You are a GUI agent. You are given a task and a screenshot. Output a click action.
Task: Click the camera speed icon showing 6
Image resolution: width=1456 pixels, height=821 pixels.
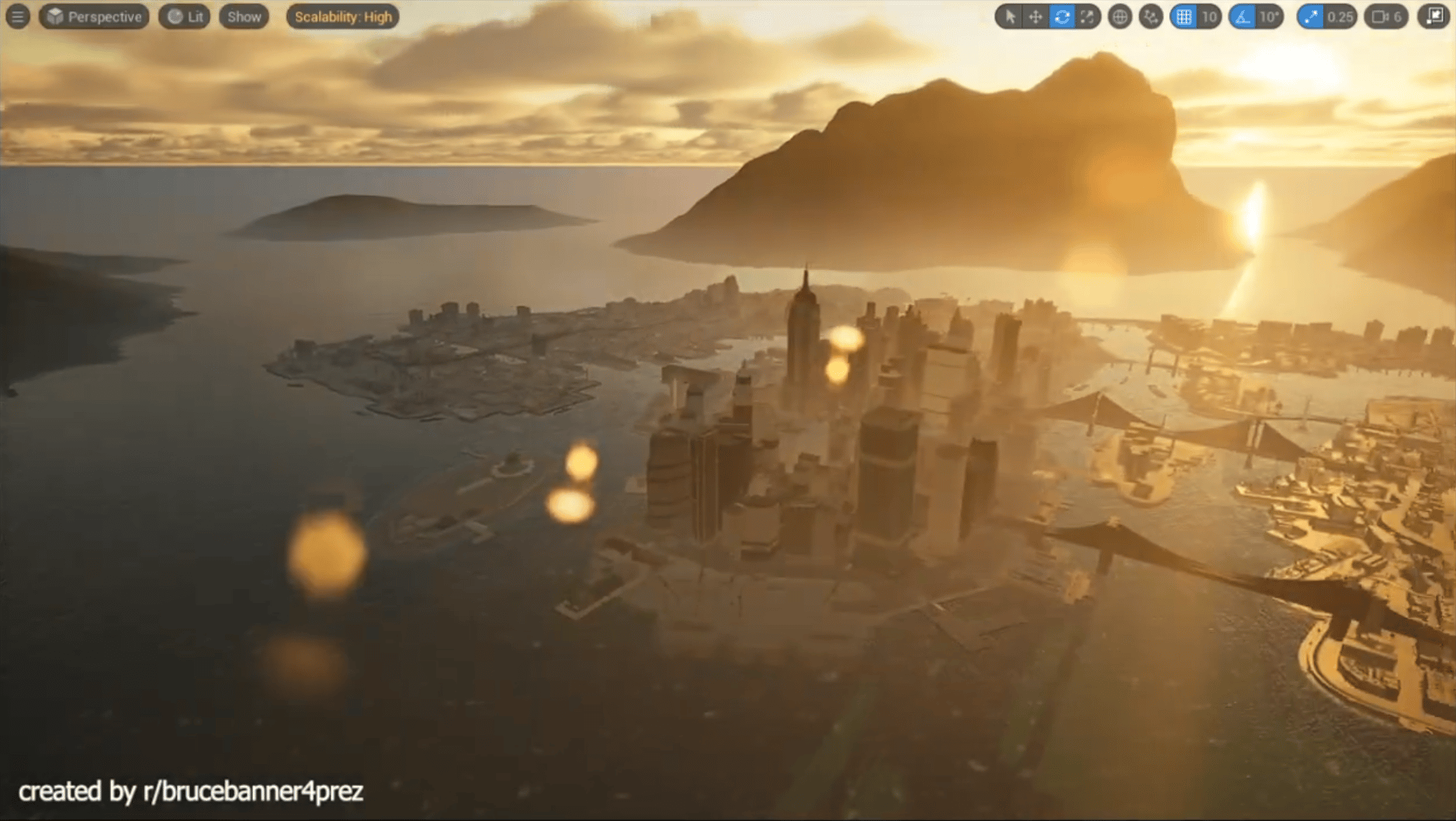pos(1385,16)
